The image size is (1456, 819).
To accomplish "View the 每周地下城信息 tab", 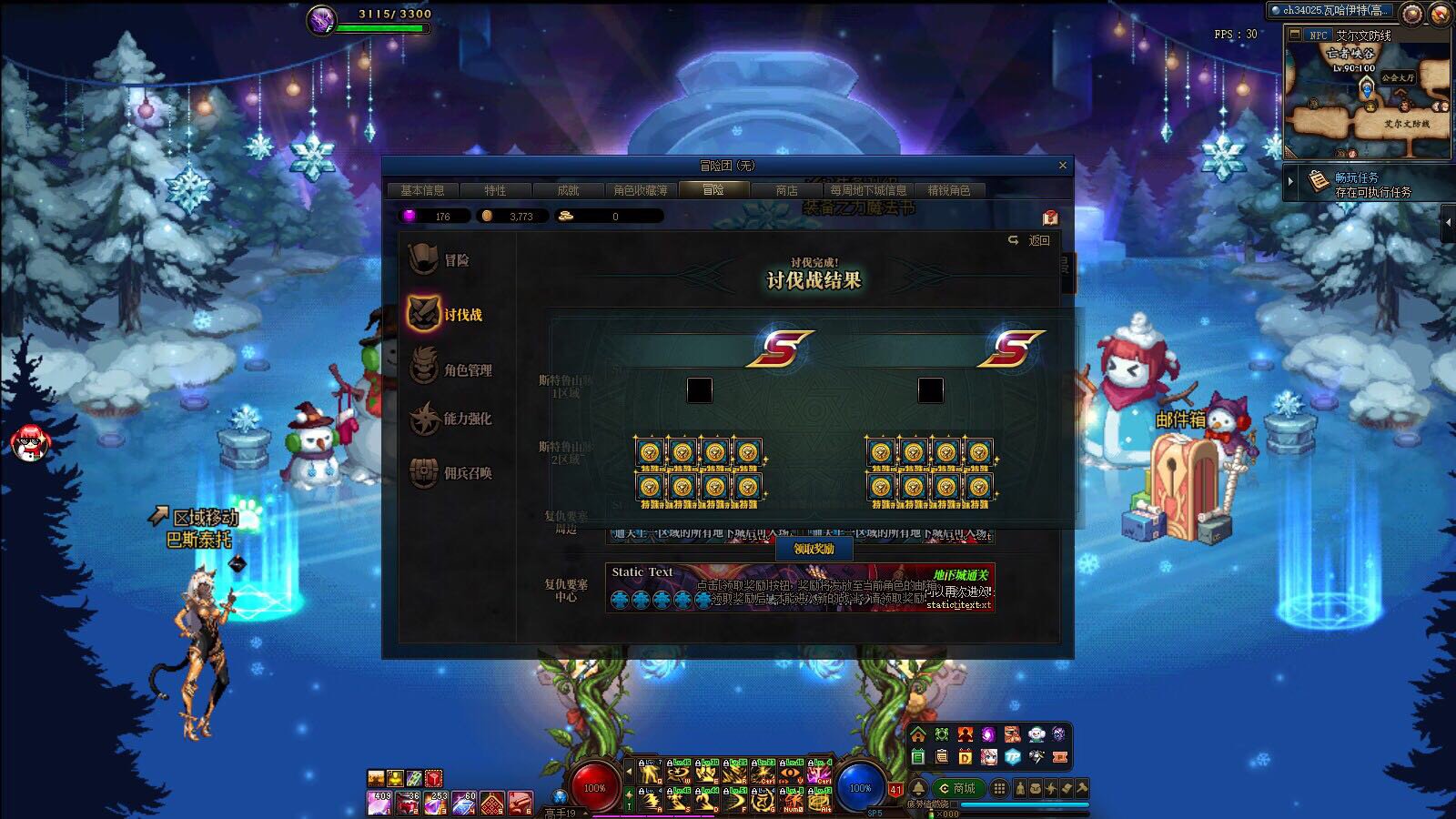I will point(868,190).
